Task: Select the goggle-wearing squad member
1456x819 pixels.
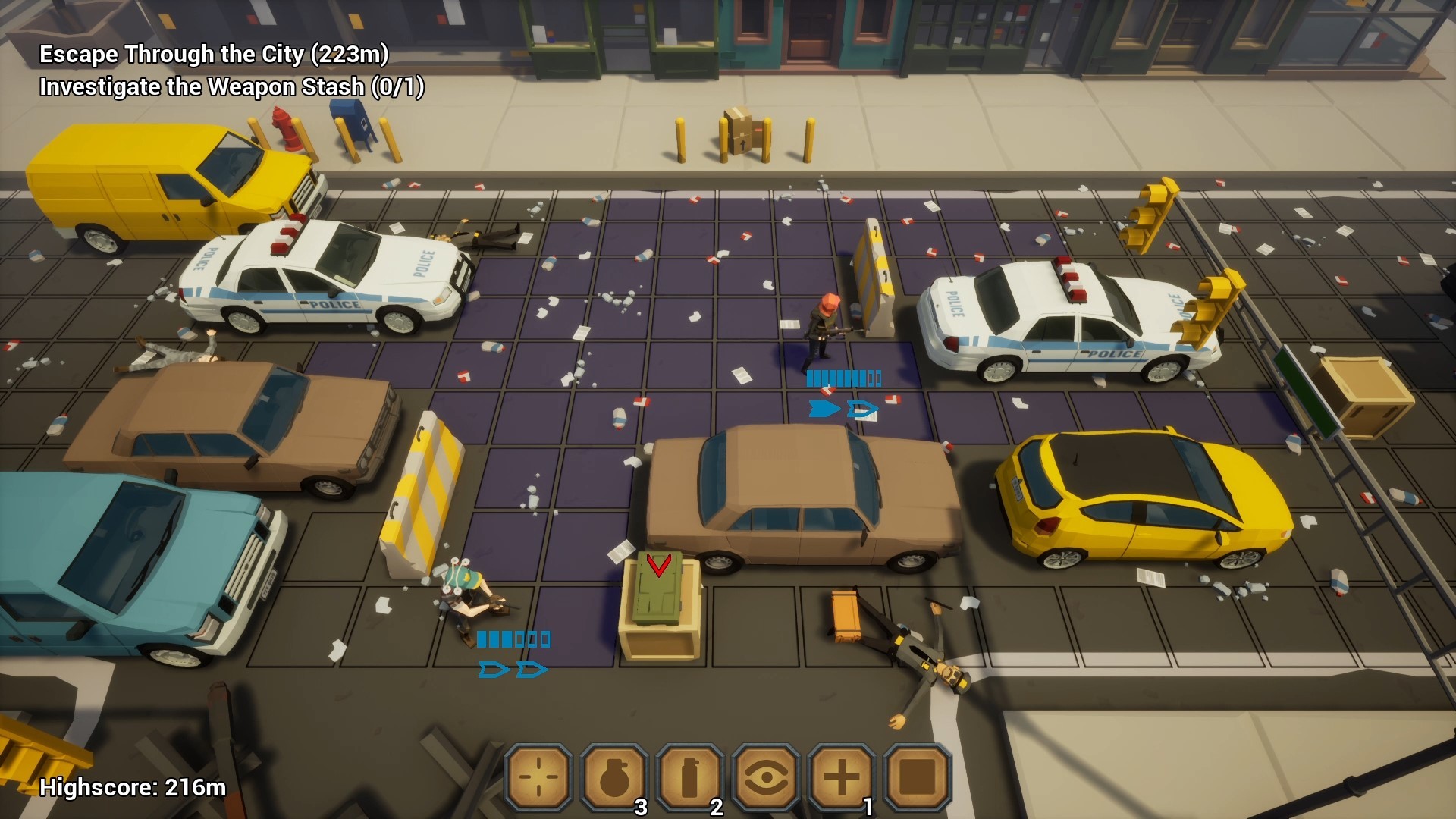Action: pos(468,595)
